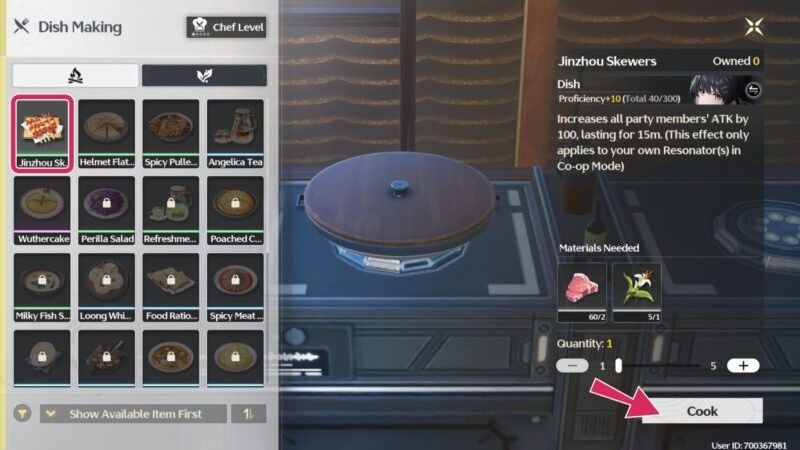Swap the assigned chef character portrait

[753, 90]
